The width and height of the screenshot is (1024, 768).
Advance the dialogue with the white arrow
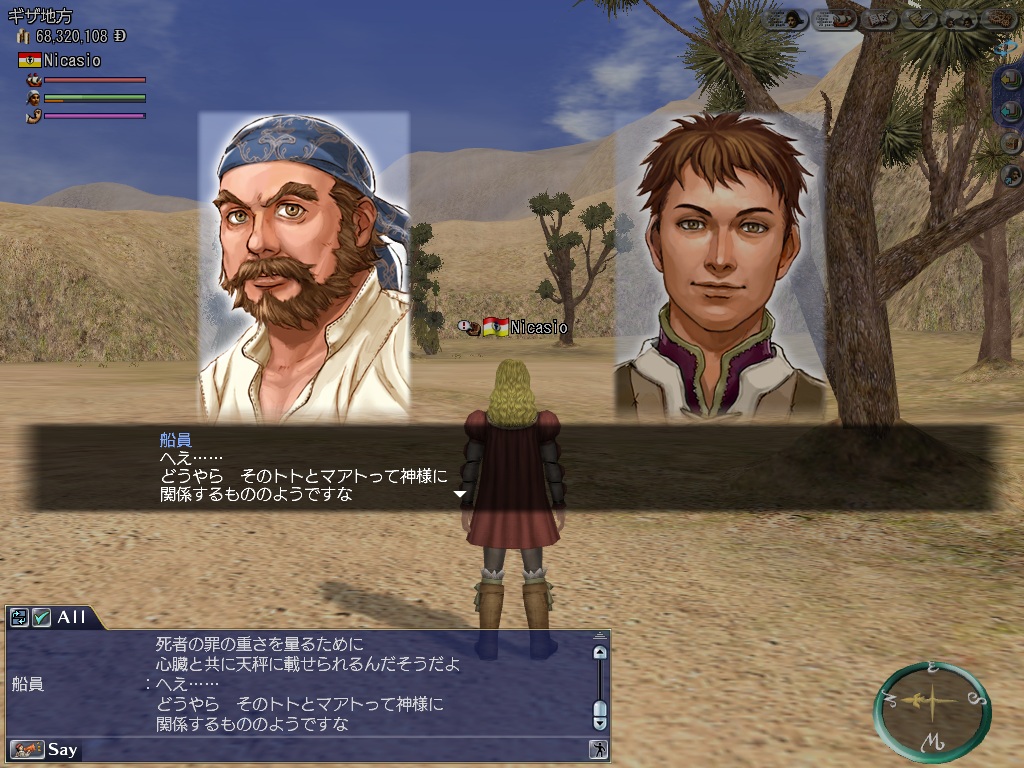[x=460, y=494]
